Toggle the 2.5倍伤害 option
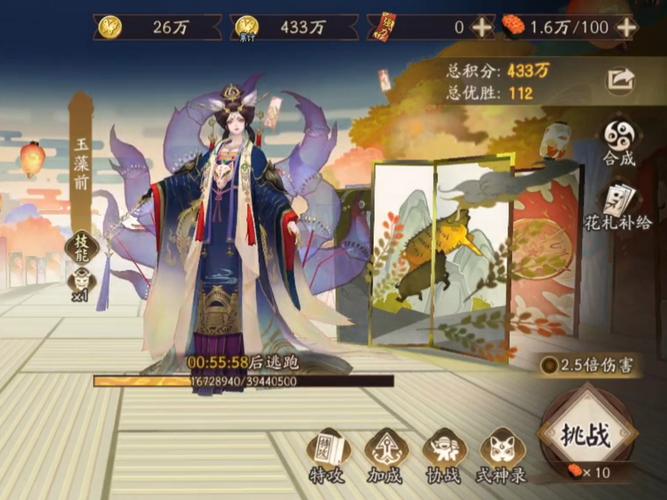This screenshot has width=667, height=500. (548, 365)
